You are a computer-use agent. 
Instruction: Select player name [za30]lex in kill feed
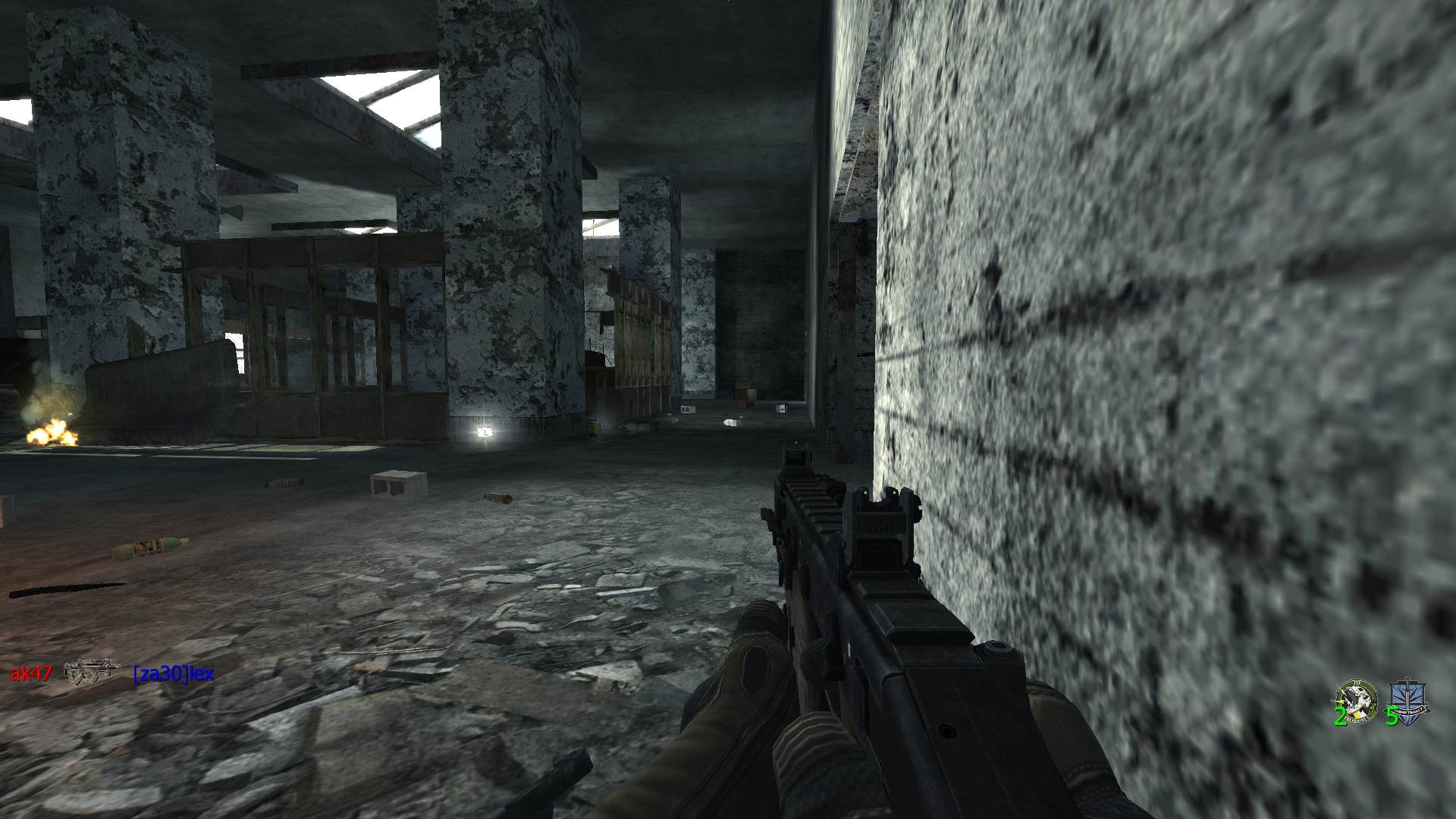click(173, 673)
